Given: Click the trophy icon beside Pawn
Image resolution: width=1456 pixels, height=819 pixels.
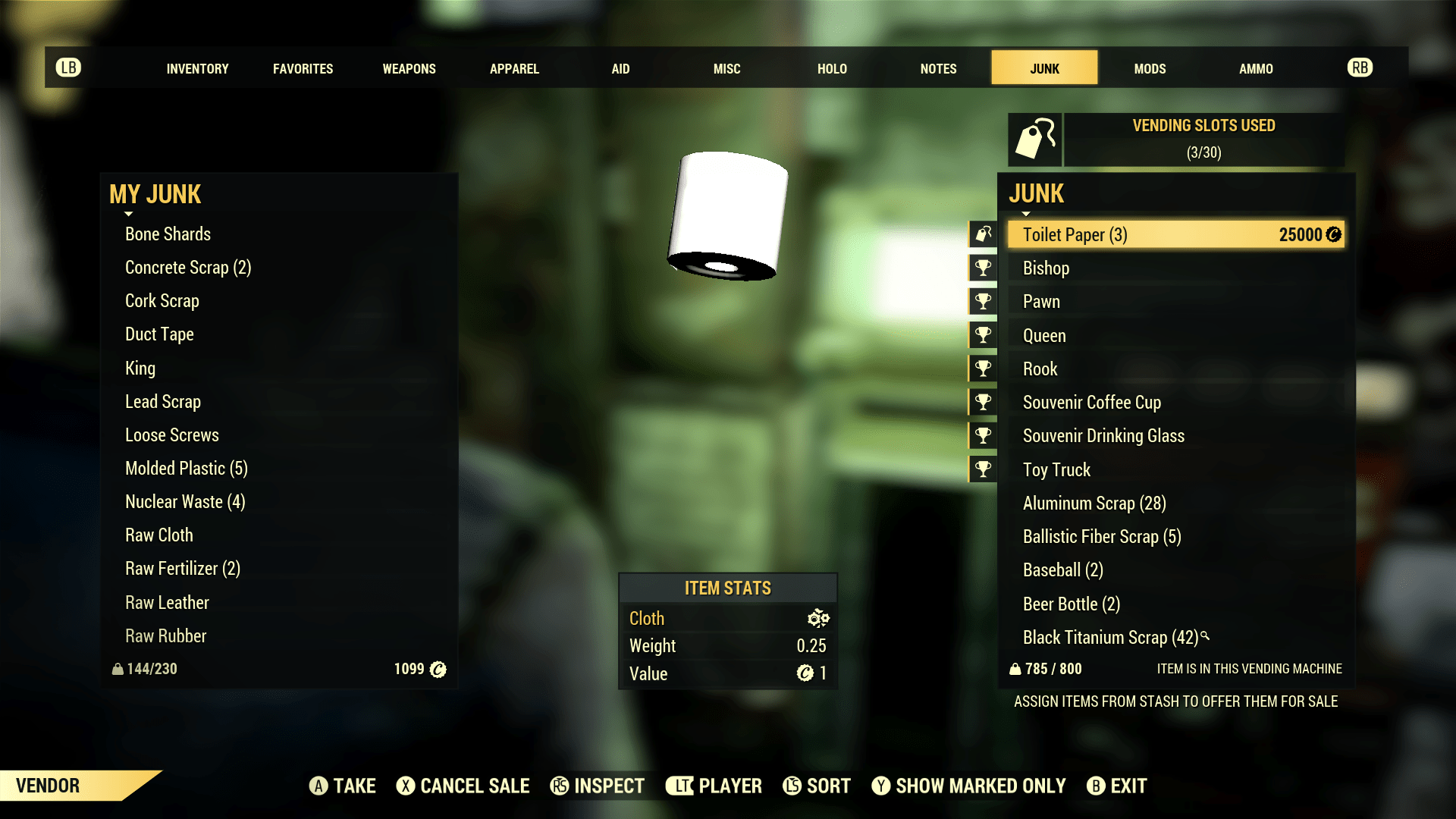Looking at the screenshot, I should click(982, 300).
